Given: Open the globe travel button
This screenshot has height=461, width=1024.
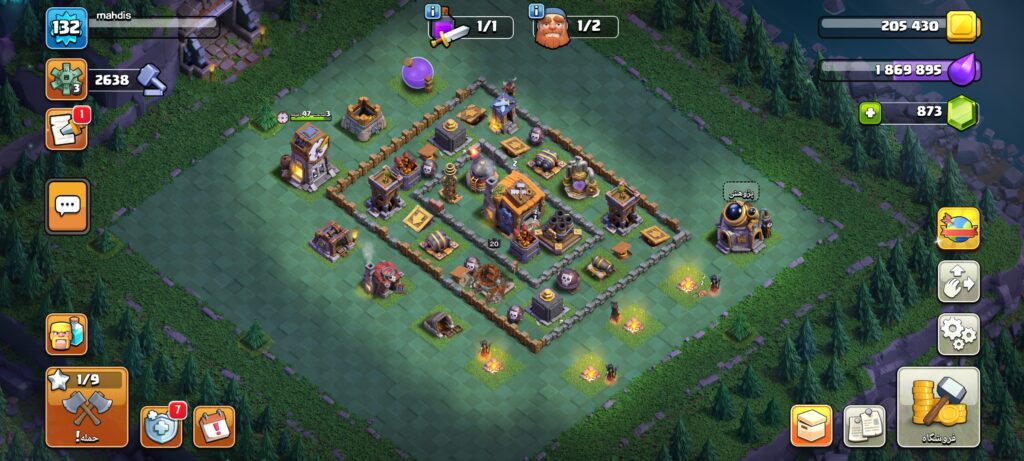Looking at the screenshot, I should [958, 229].
